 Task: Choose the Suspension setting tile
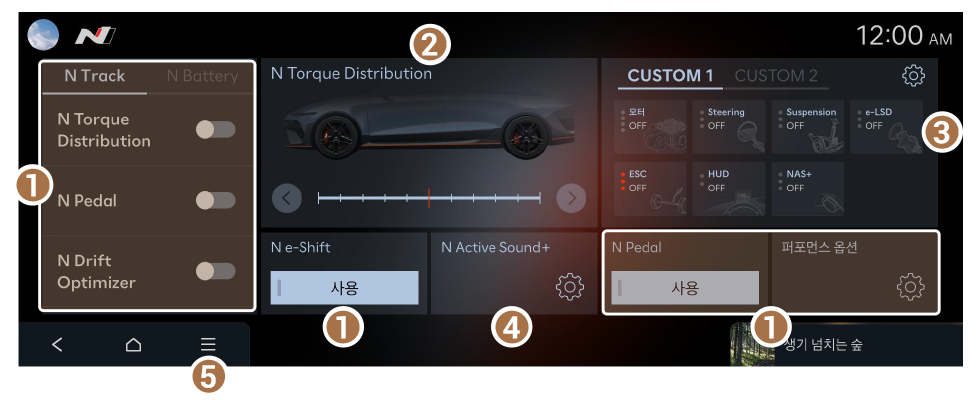pyautogui.click(x=807, y=126)
